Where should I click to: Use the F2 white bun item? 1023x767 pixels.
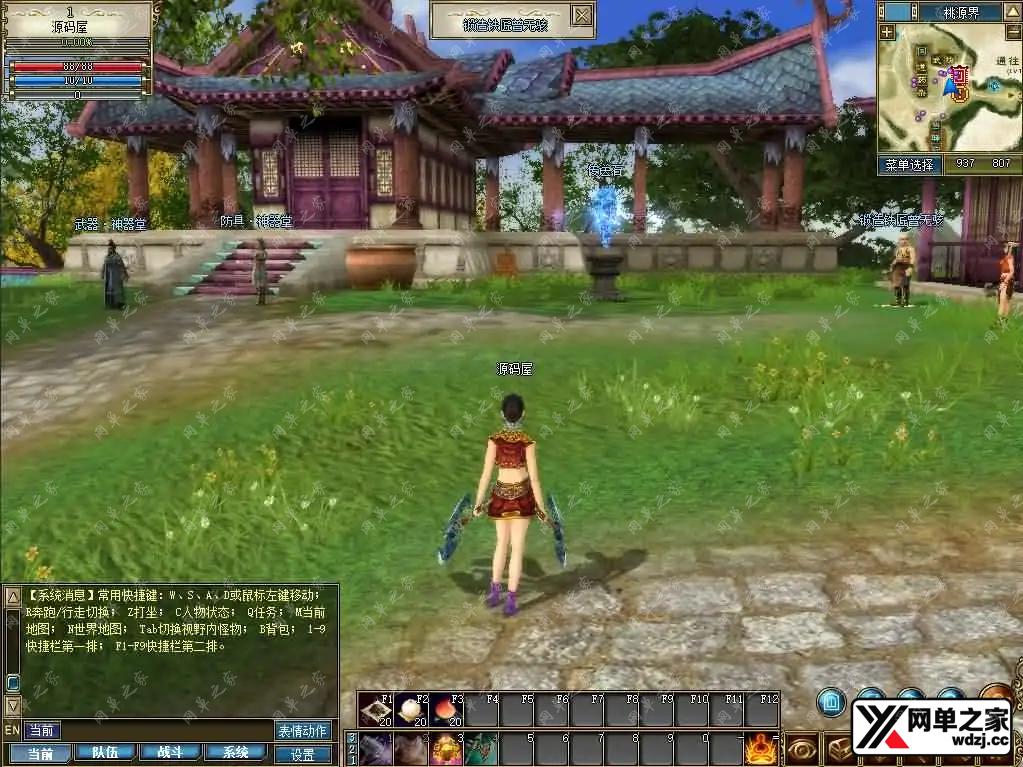click(x=411, y=711)
